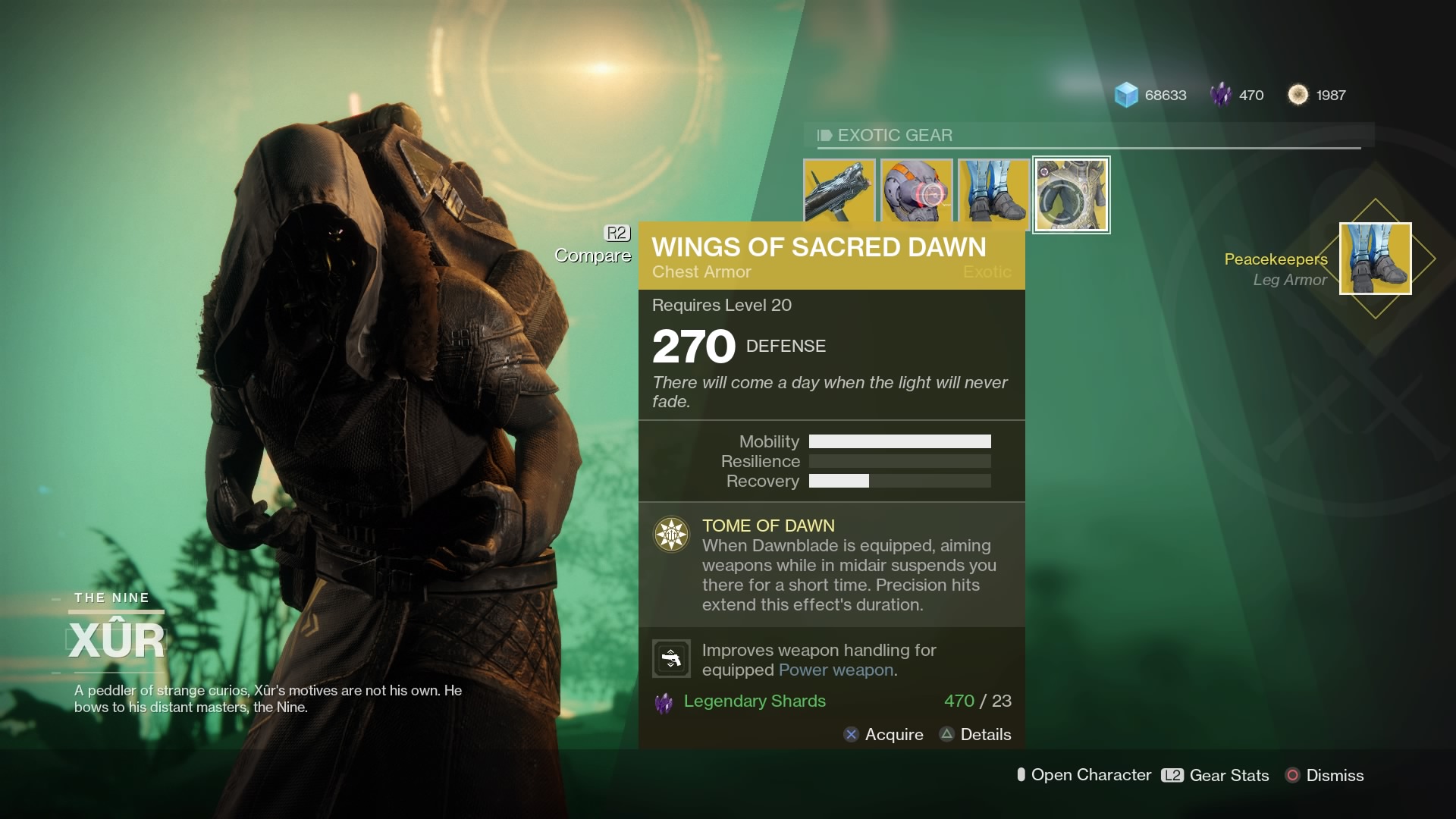The width and height of the screenshot is (1456, 819).
Task: Select the Power weapon mod icon
Action: click(670, 657)
